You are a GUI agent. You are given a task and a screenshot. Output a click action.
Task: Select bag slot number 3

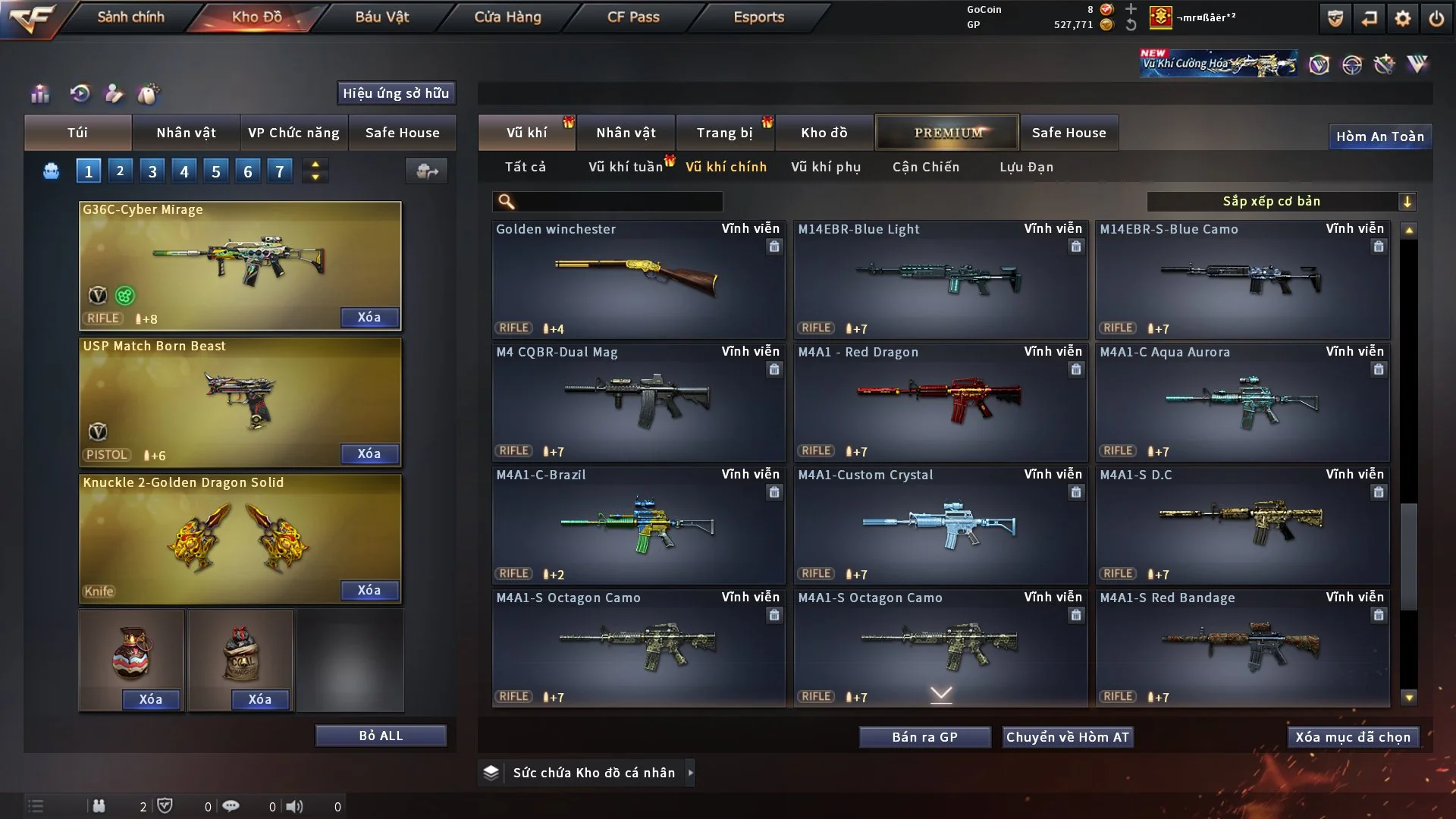coord(152,171)
